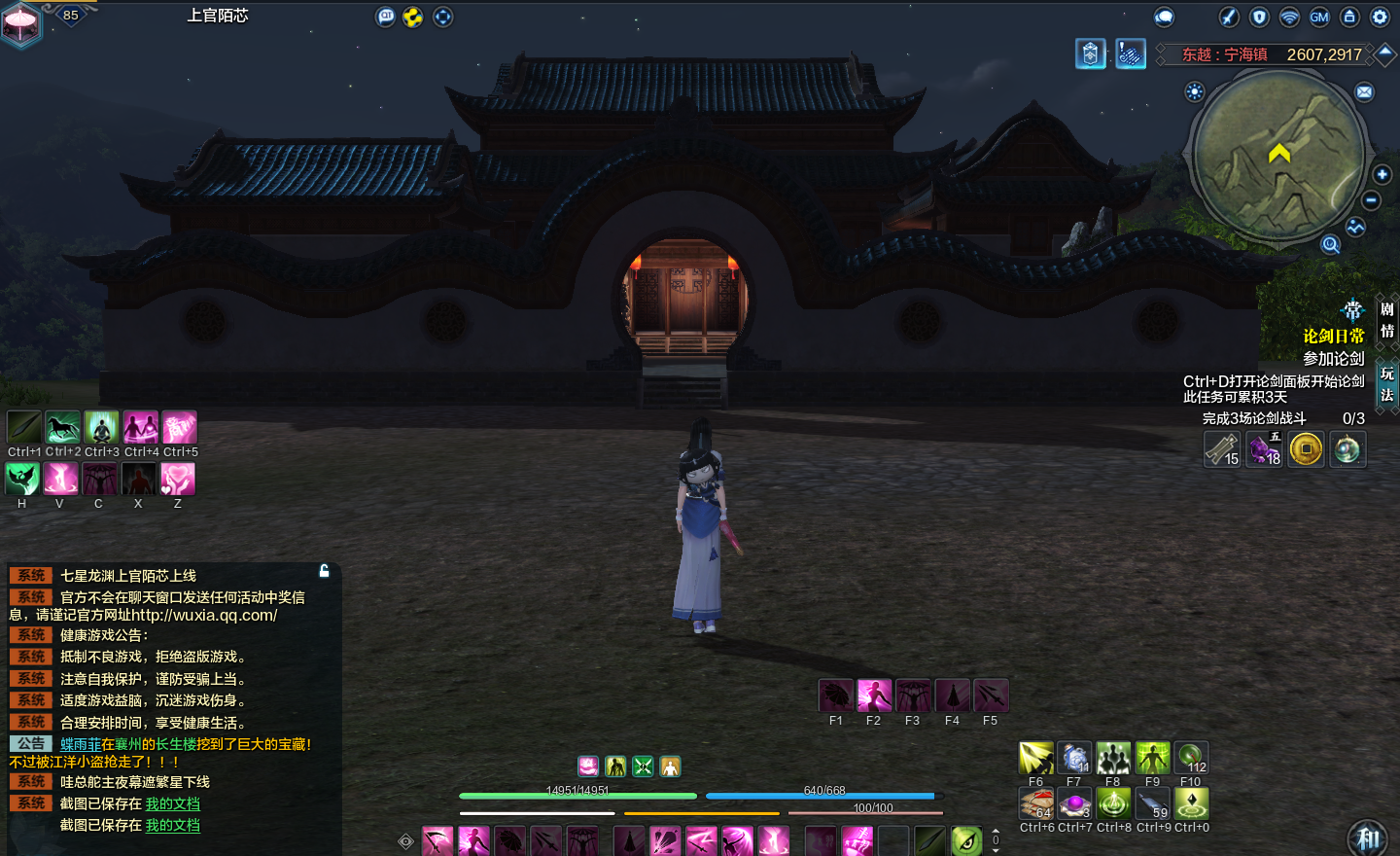Zoom in the minimap with plus button

(x=1382, y=174)
